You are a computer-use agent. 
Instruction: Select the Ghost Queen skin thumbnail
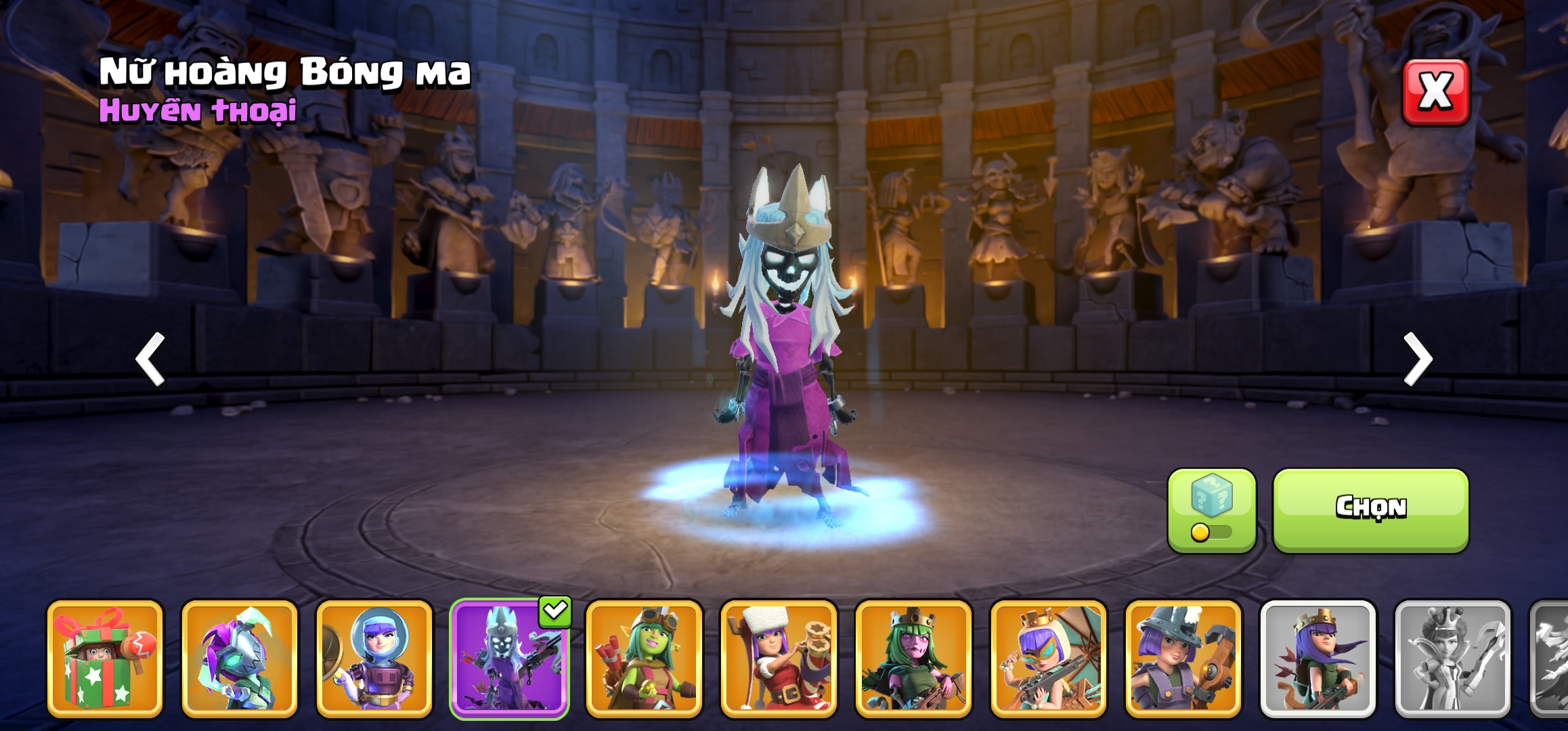[x=509, y=658]
